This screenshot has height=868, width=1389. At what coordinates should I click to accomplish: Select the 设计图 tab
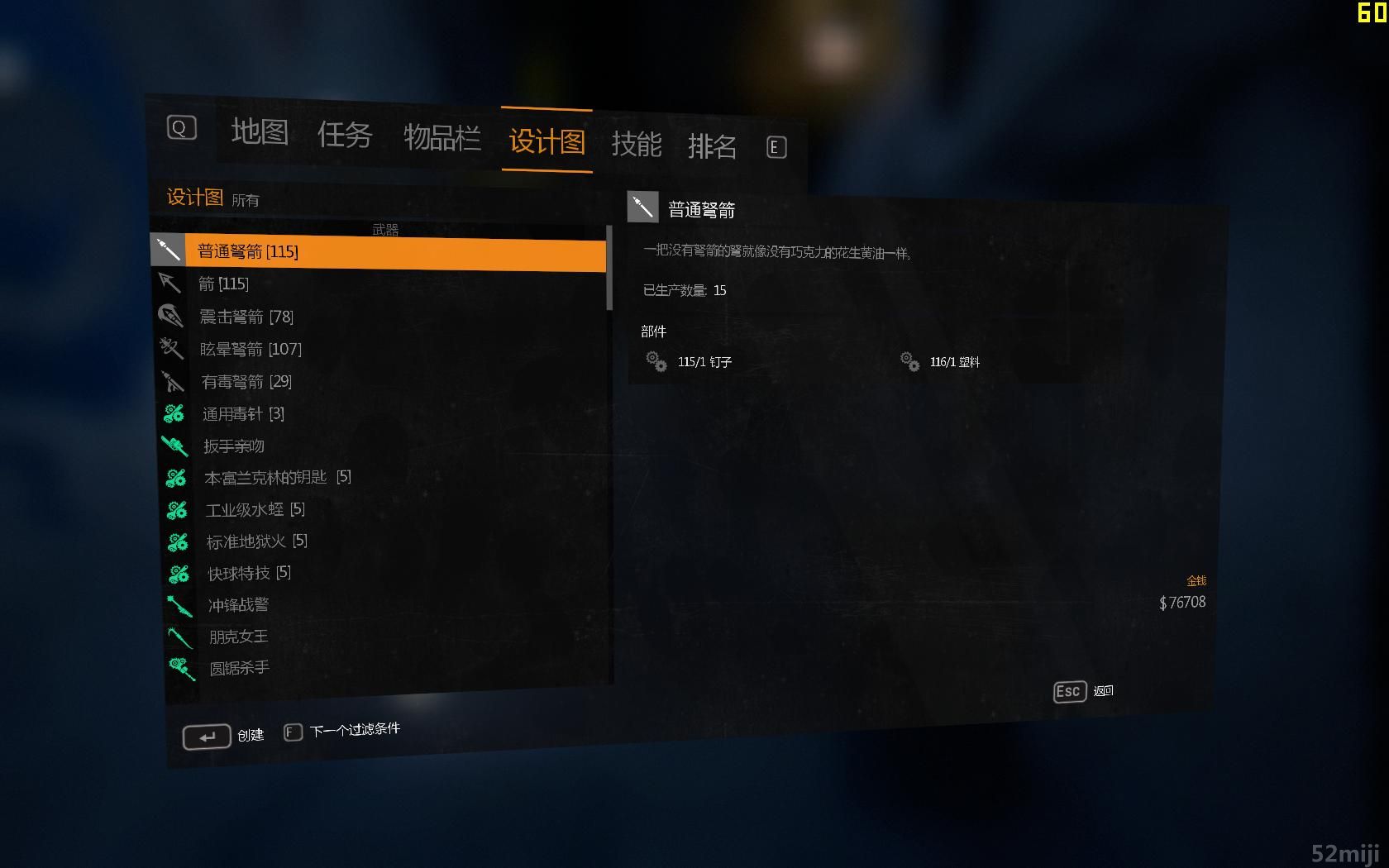click(x=547, y=141)
